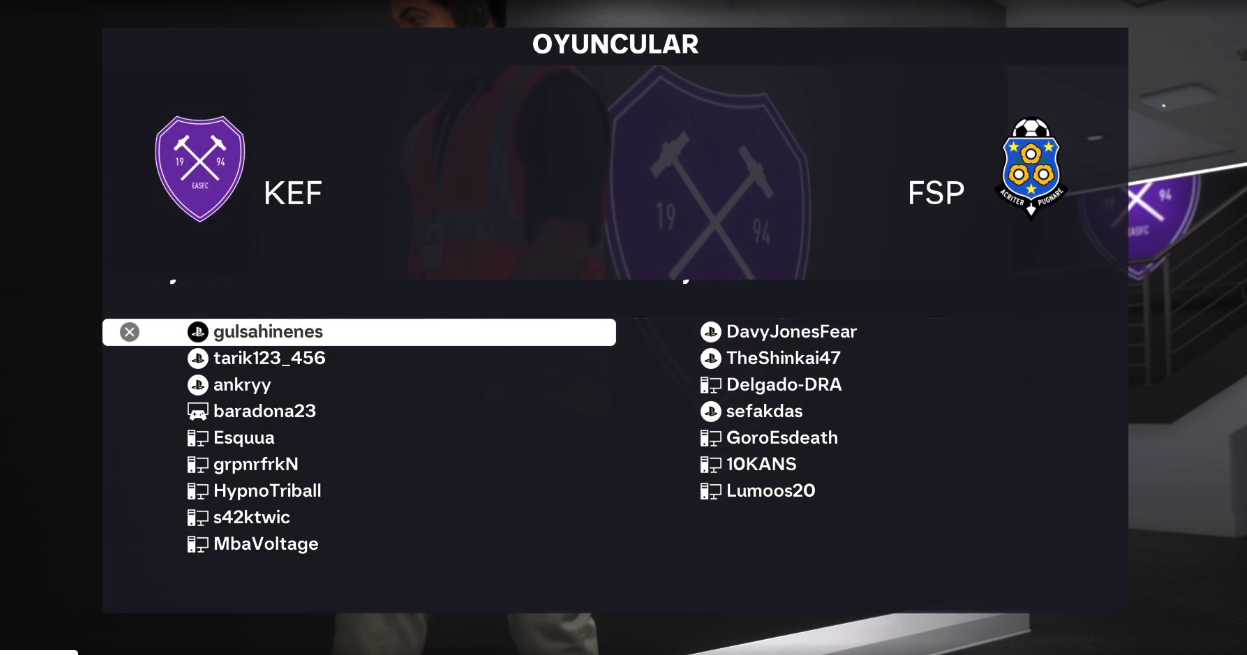
Task: Select the grpnrfrkN player row
Action: (256, 464)
